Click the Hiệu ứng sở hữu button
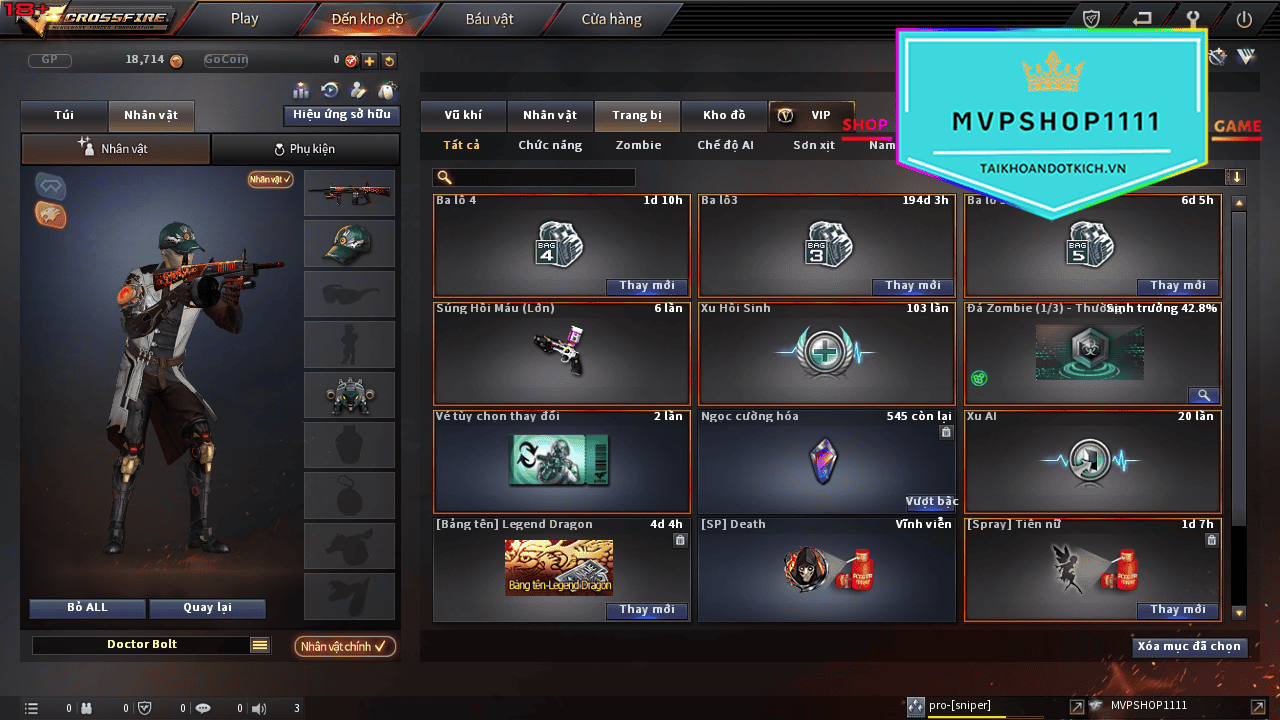Screen dimensions: 1280x720 click(341, 115)
